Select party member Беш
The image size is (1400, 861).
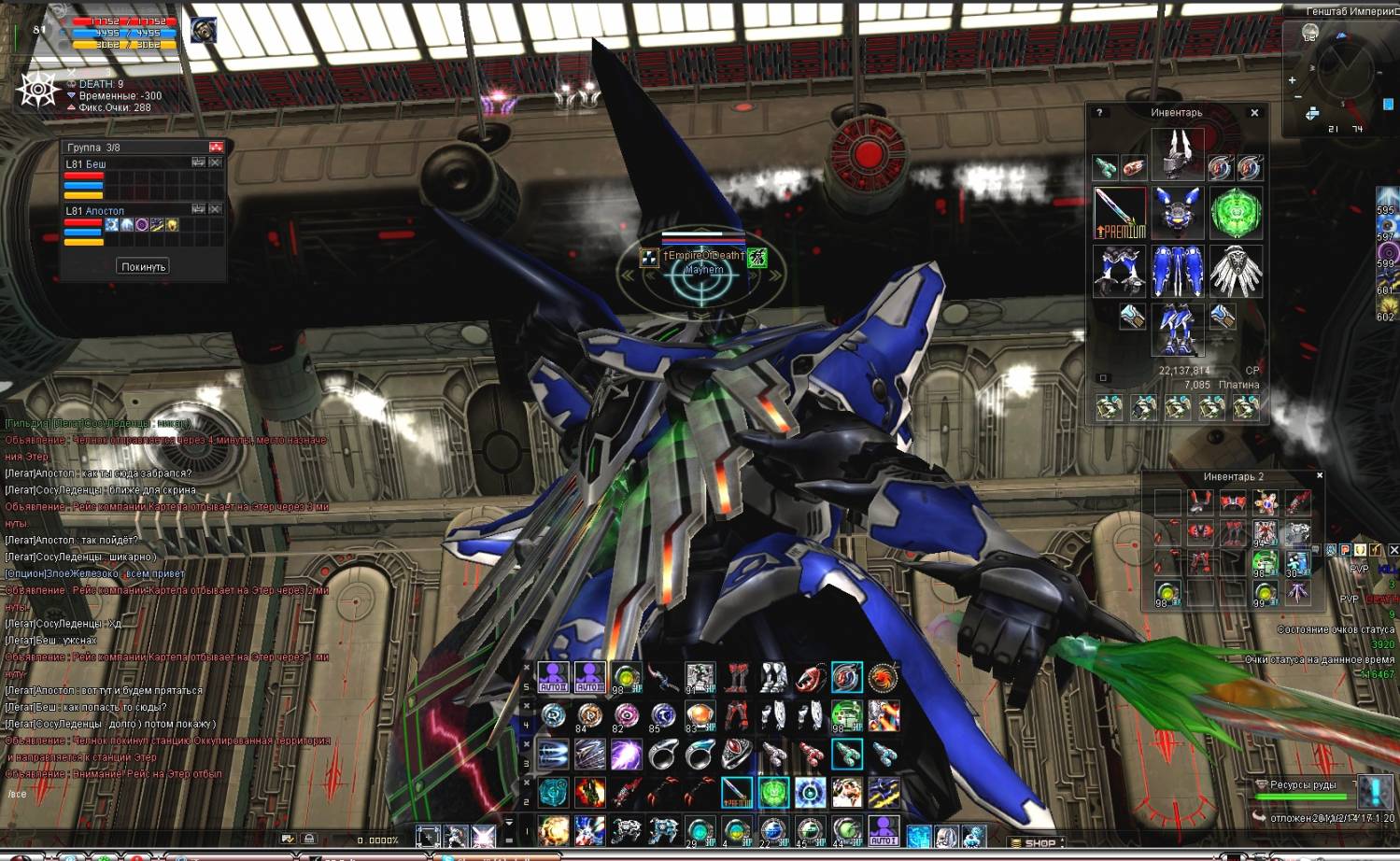tap(86, 164)
